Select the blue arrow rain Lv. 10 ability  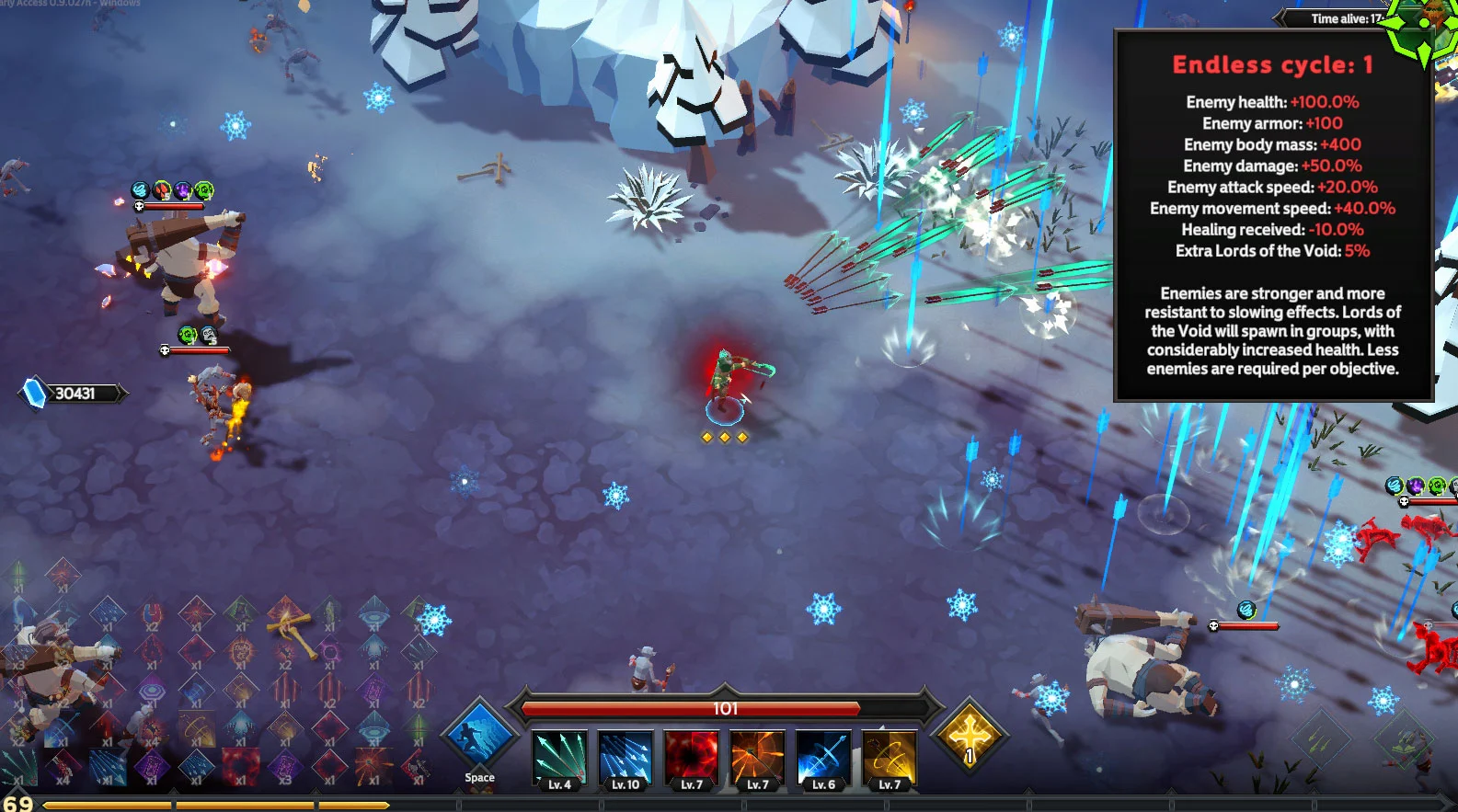pos(626,759)
